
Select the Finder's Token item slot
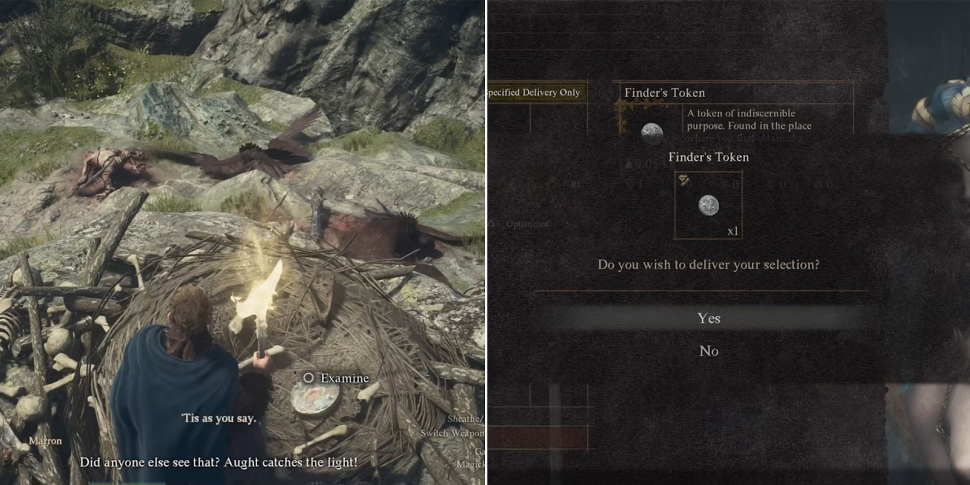(x=708, y=205)
